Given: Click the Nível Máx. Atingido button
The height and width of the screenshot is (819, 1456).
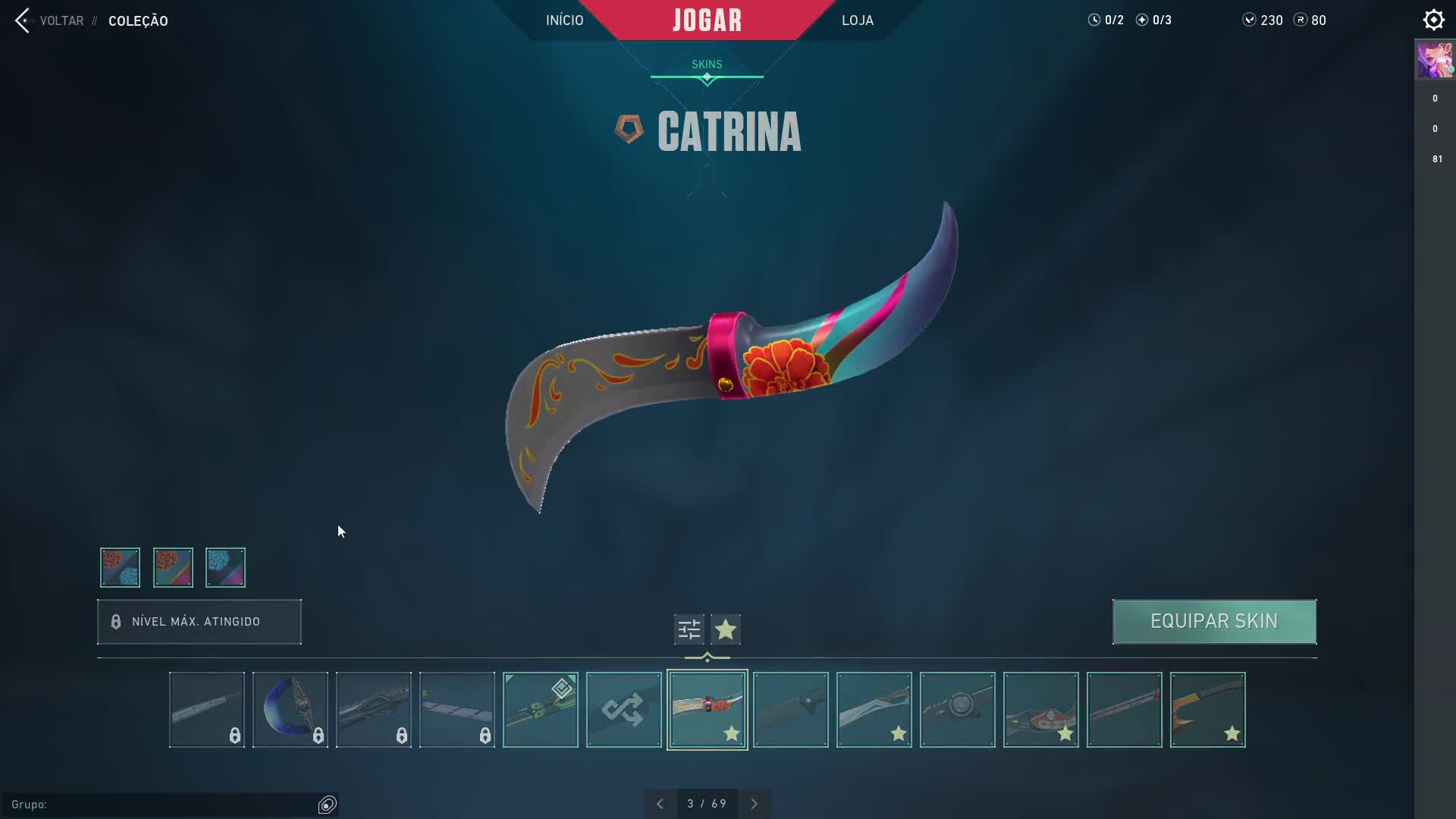Looking at the screenshot, I should (x=199, y=622).
